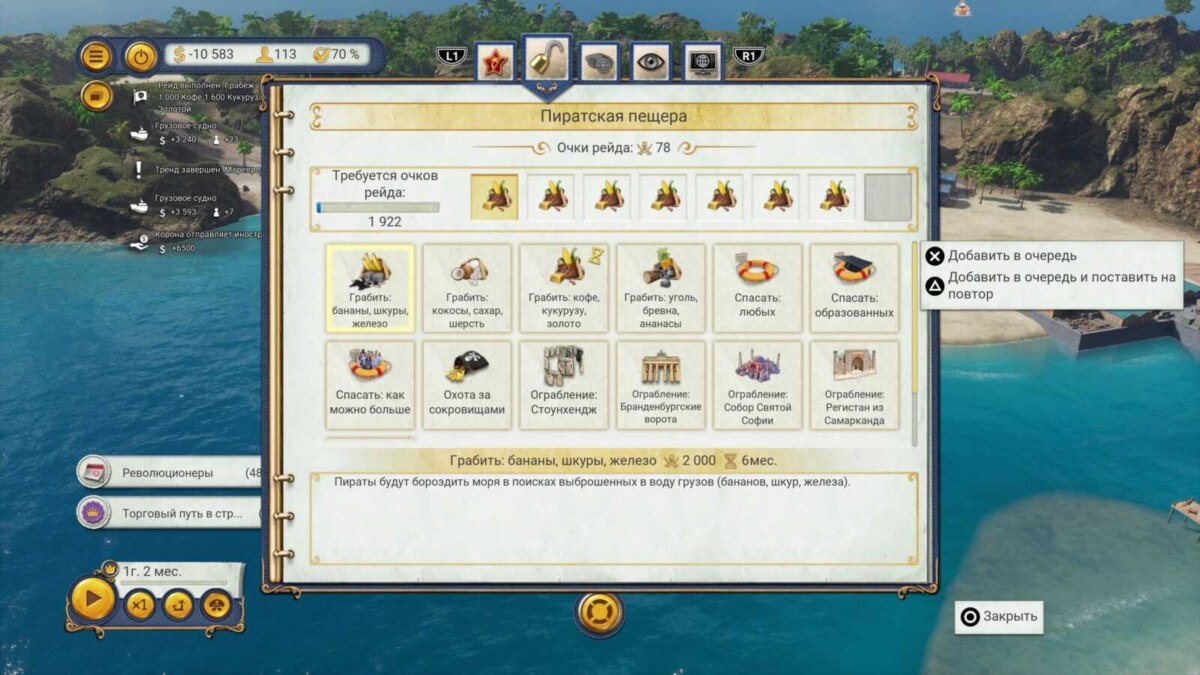Viewport: 1200px width, 675px height.
Task: Open the Революционеры task entry
Action: [168, 472]
